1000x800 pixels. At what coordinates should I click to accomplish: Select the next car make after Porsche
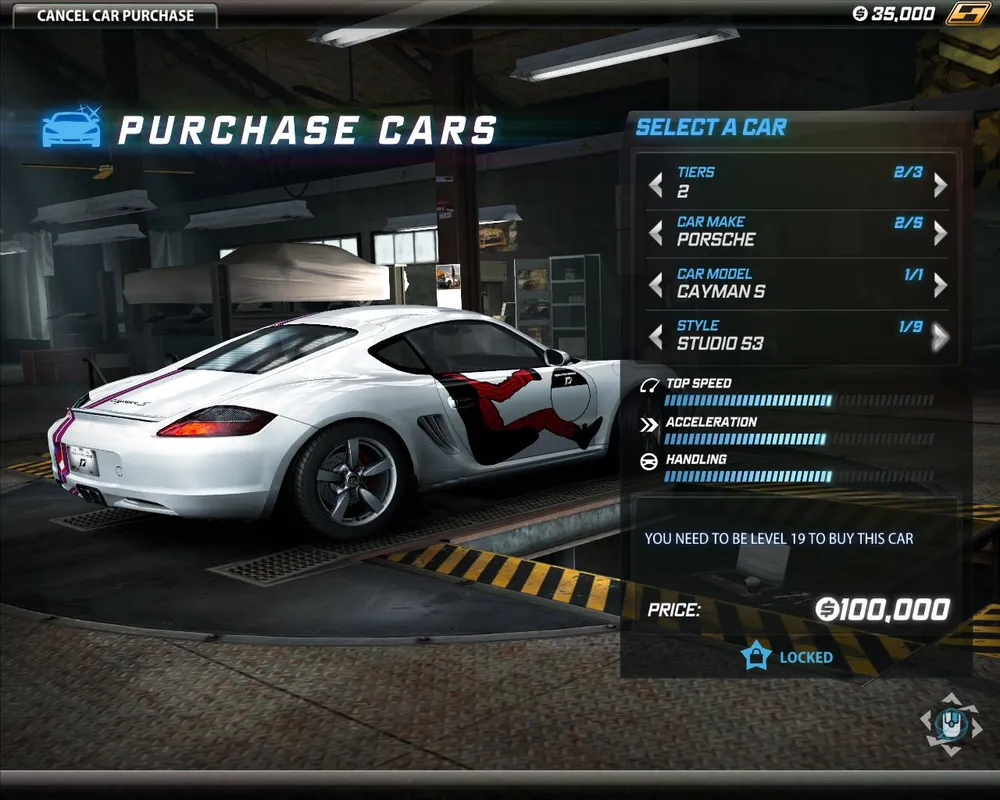tap(940, 234)
